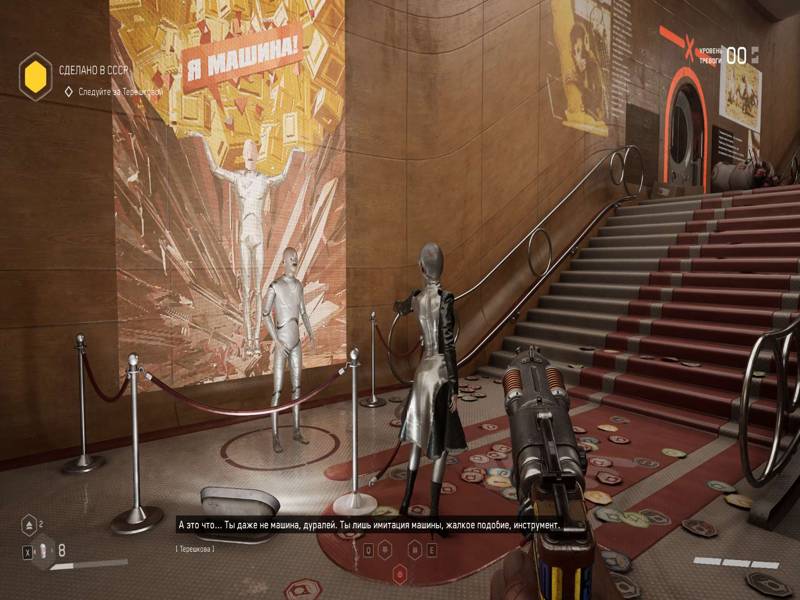
Task: Click the triangle hexagon icon with count 2
Action: 28,522
